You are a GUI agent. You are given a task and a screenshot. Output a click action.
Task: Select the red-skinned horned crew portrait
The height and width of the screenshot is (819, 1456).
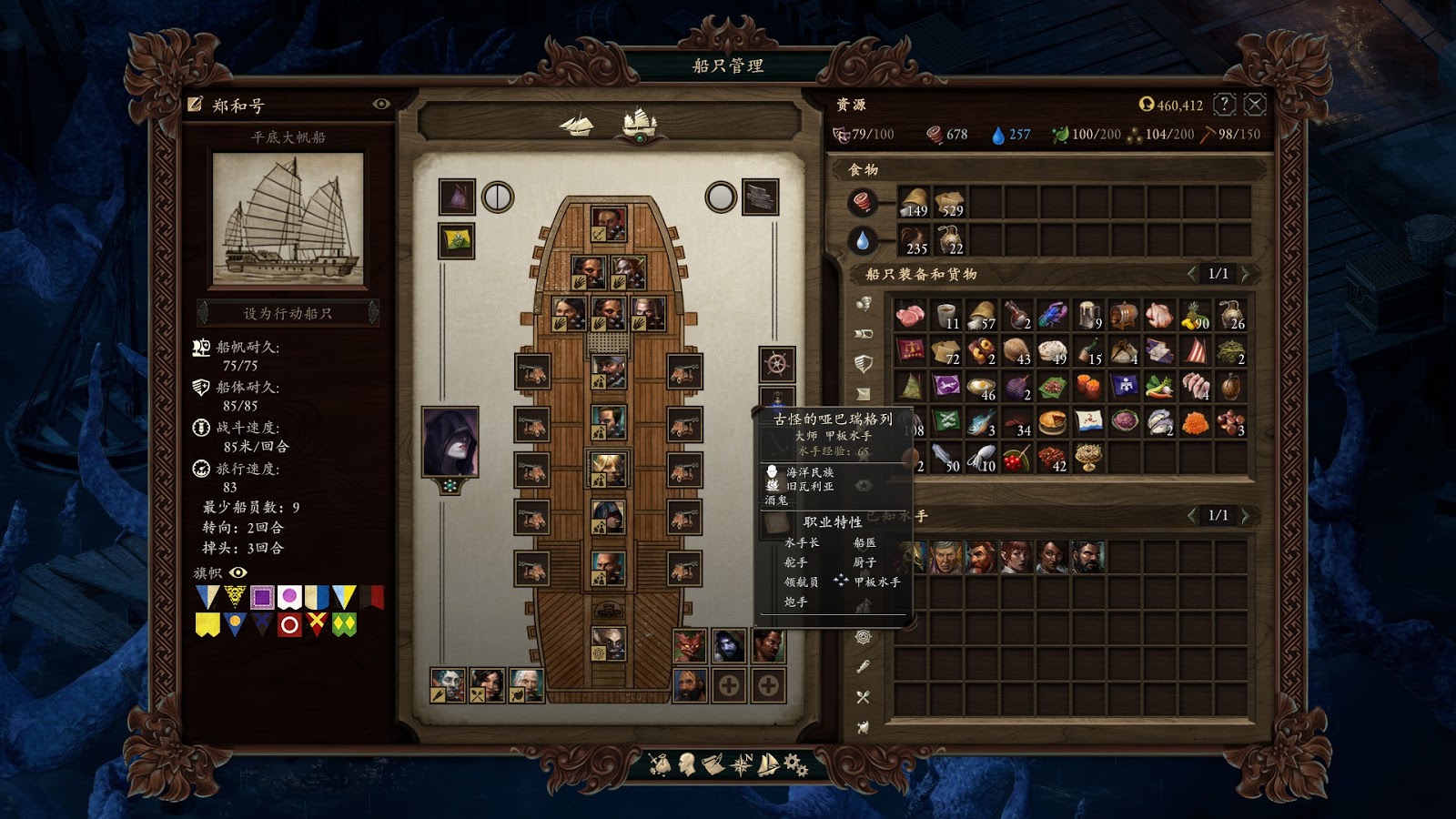pyautogui.click(x=690, y=646)
